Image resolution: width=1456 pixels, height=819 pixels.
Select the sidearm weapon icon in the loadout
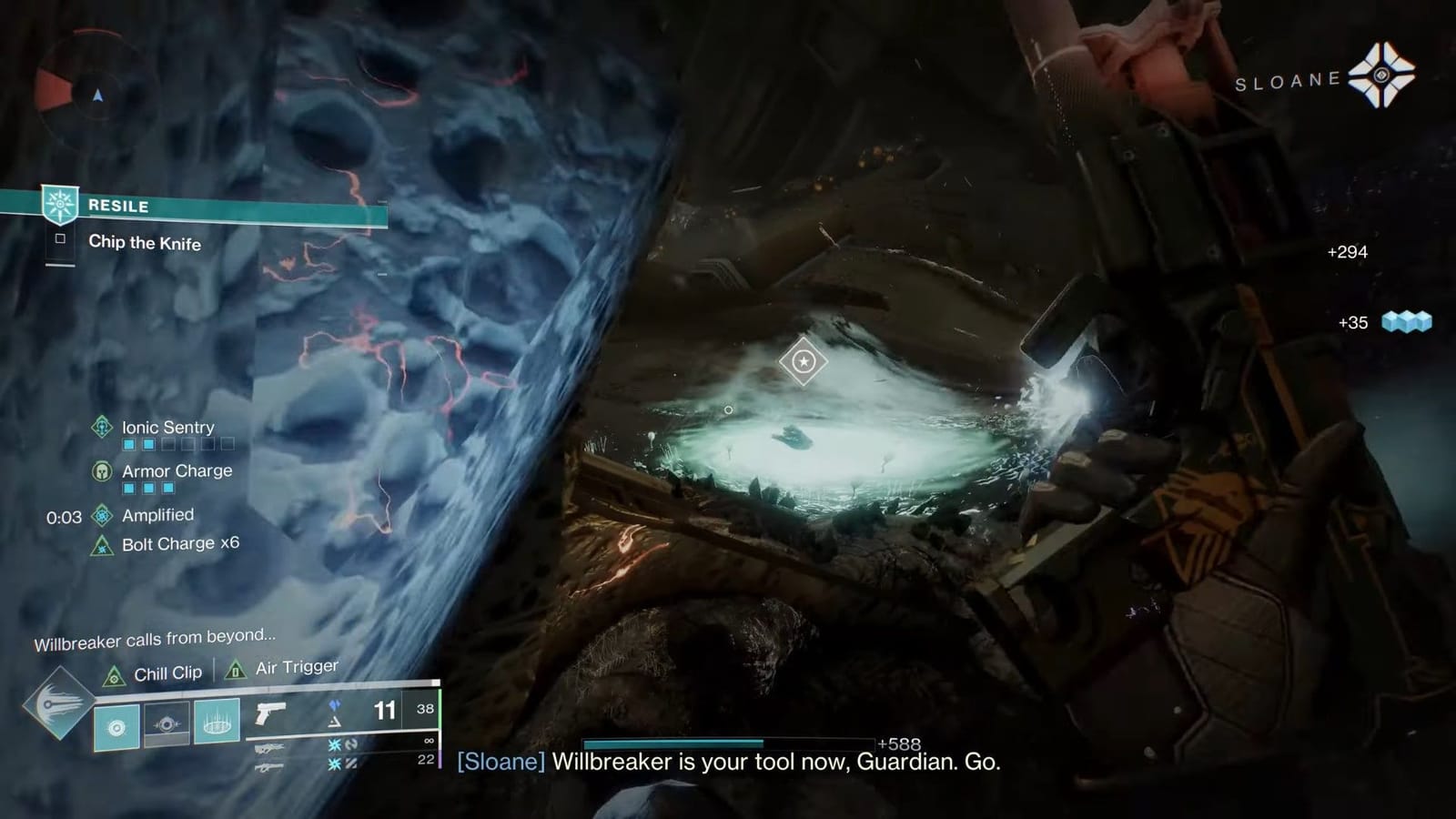coord(270,713)
